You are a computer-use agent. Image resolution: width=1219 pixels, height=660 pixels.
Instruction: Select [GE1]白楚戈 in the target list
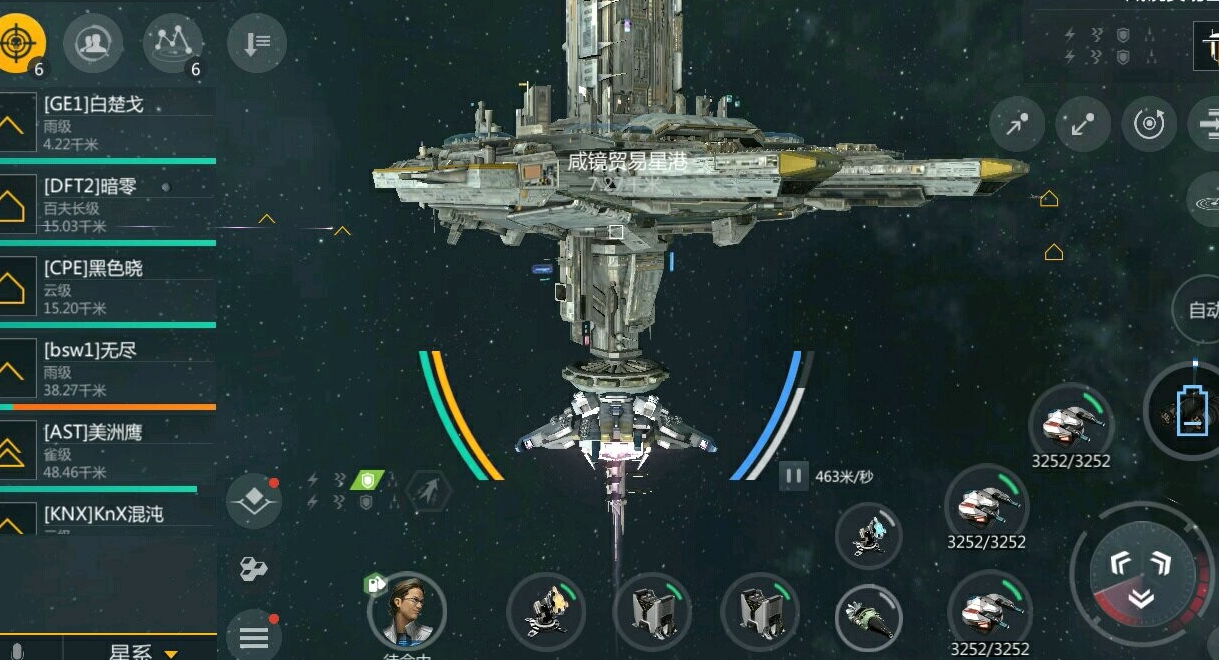[x=108, y=122]
